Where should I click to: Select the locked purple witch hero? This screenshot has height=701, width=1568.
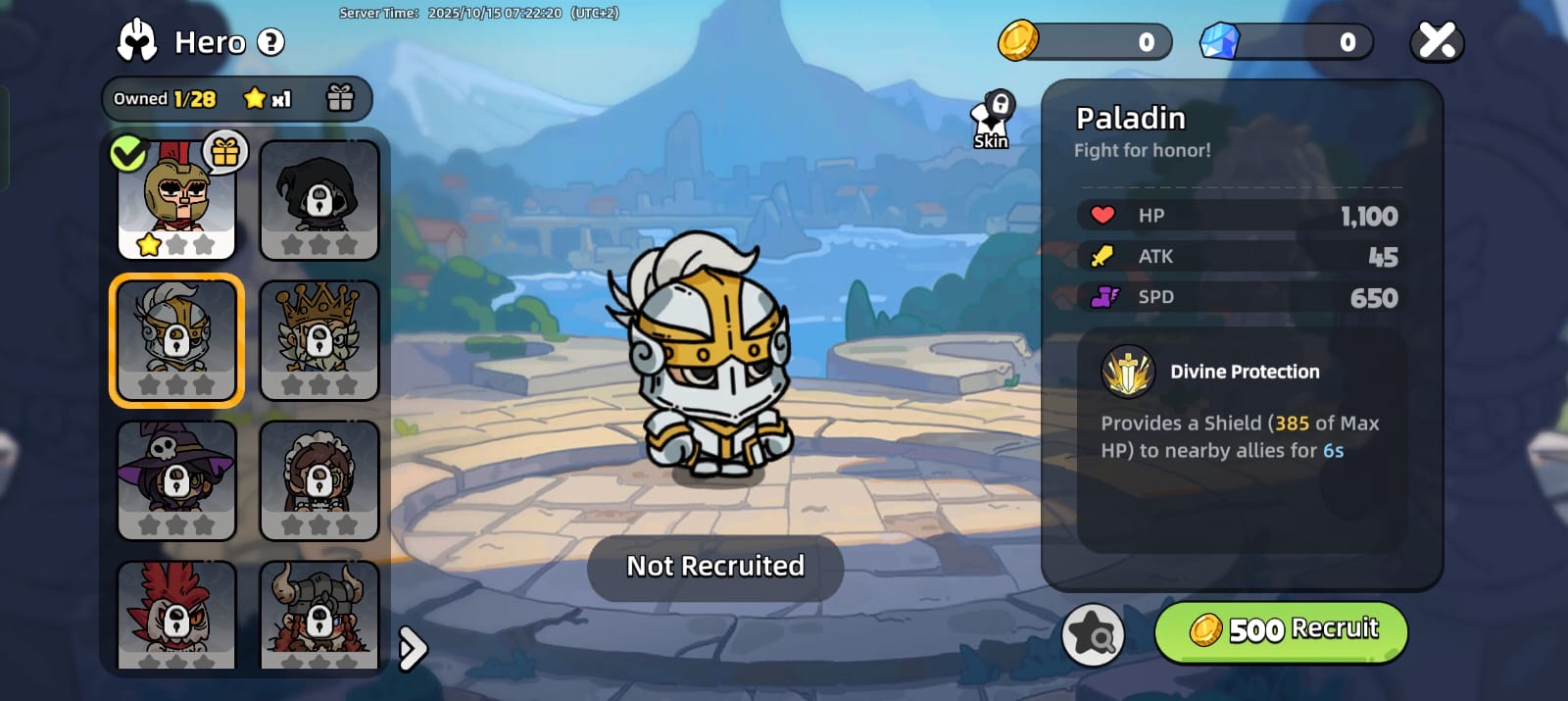coord(176,480)
